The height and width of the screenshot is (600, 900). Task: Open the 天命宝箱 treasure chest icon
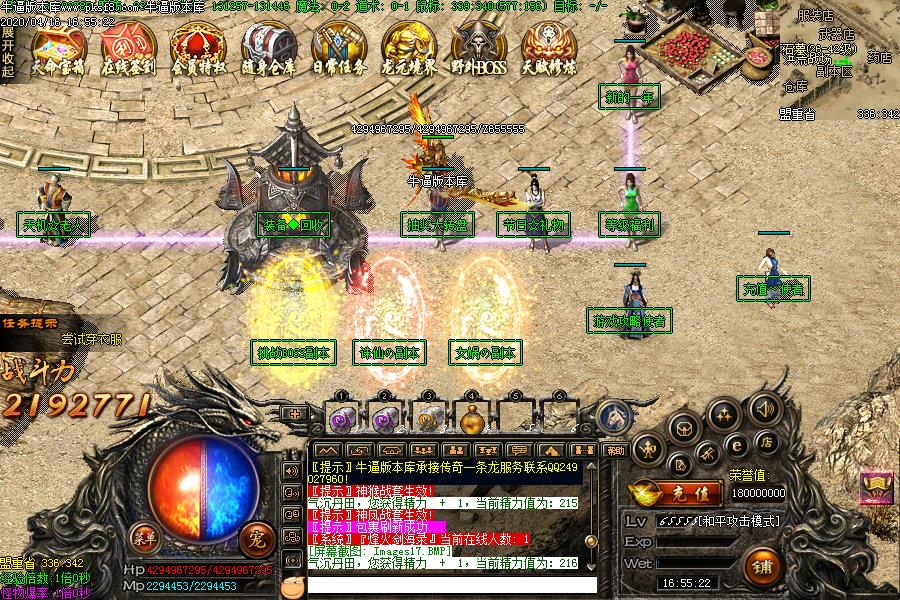[58, 50]
